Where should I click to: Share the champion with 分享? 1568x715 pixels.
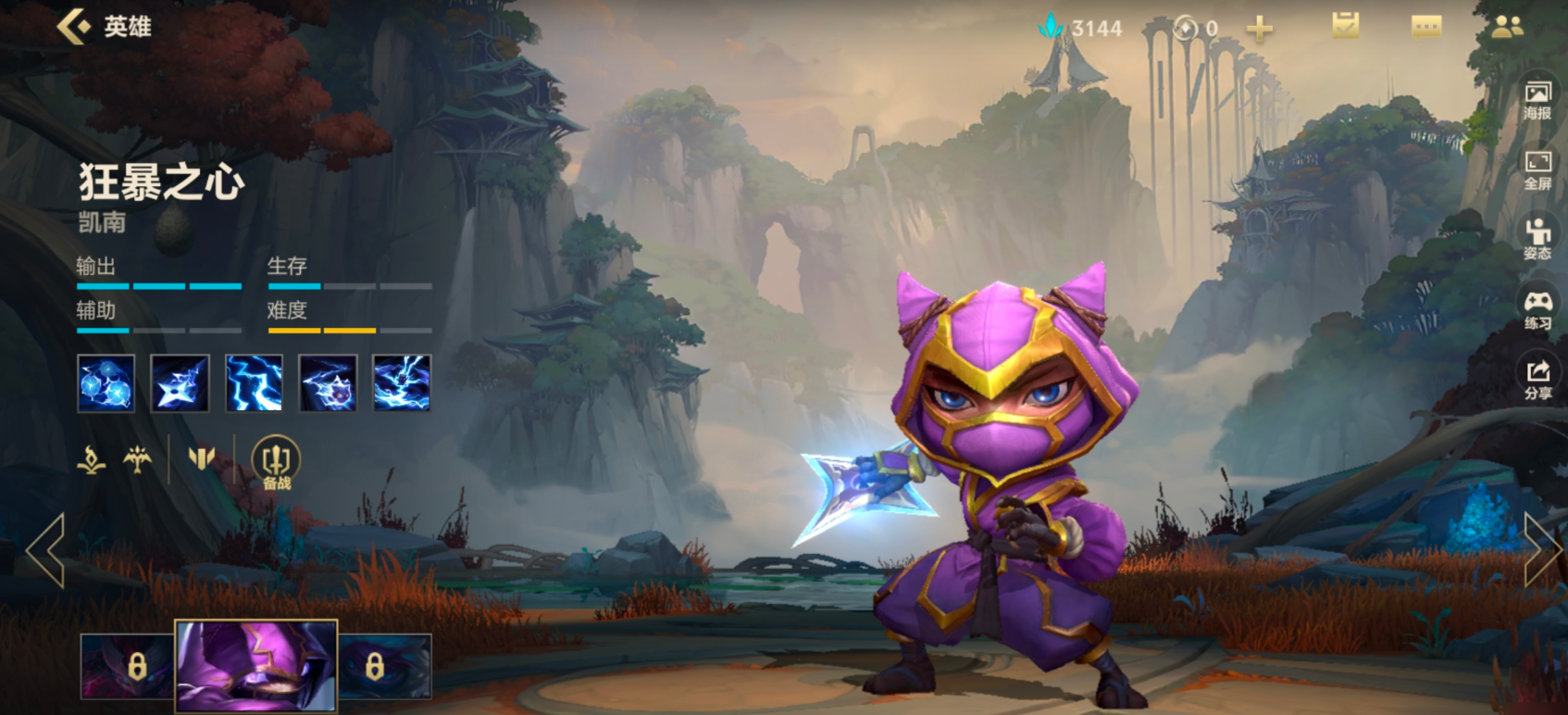click(x=1537, y=380)
